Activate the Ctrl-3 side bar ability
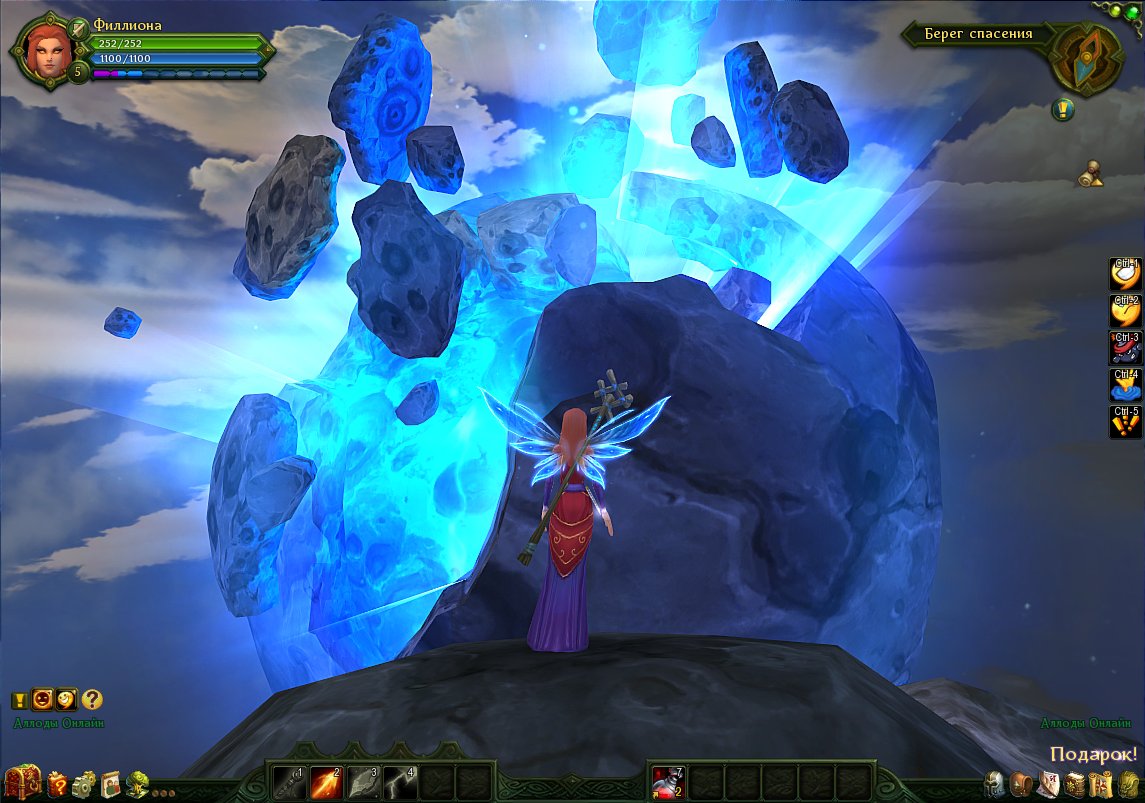Viewport: 1145px width, 803px height. (x=1126, y=348)
